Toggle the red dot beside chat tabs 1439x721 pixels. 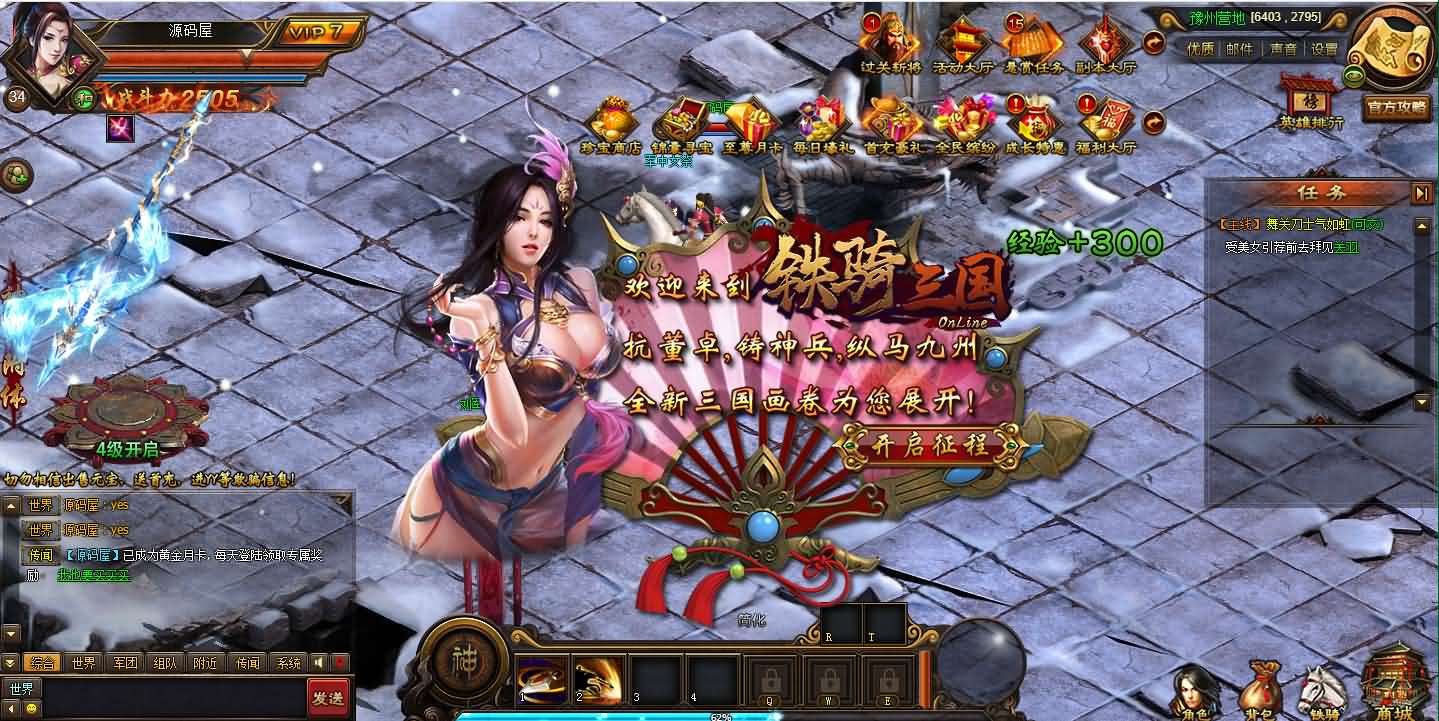pyautogui.click(x=339, y=659)
